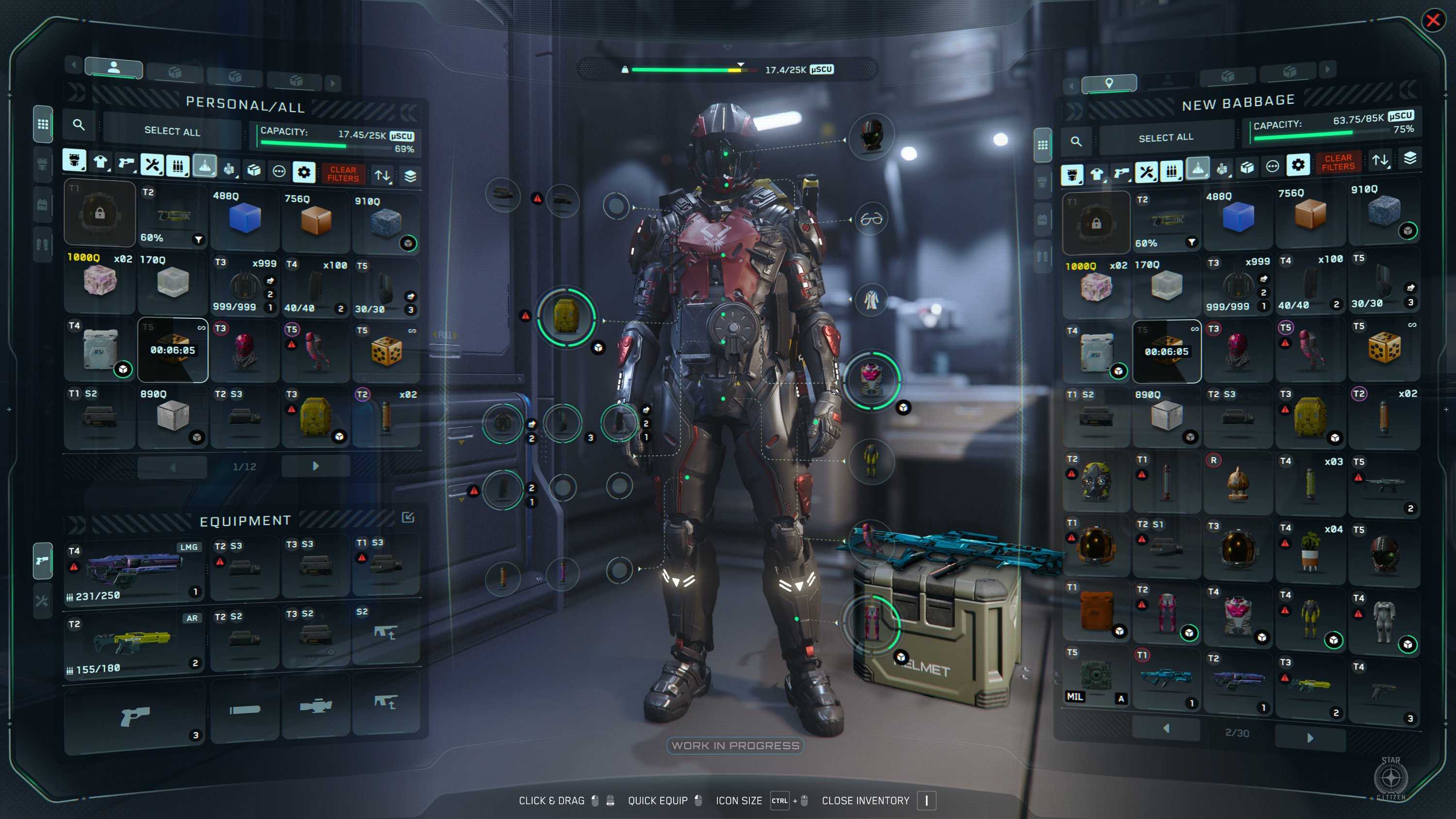This screenshot has width=1456, height=819.
Task: Select all items in the Personal inventory
Action: 172,131
